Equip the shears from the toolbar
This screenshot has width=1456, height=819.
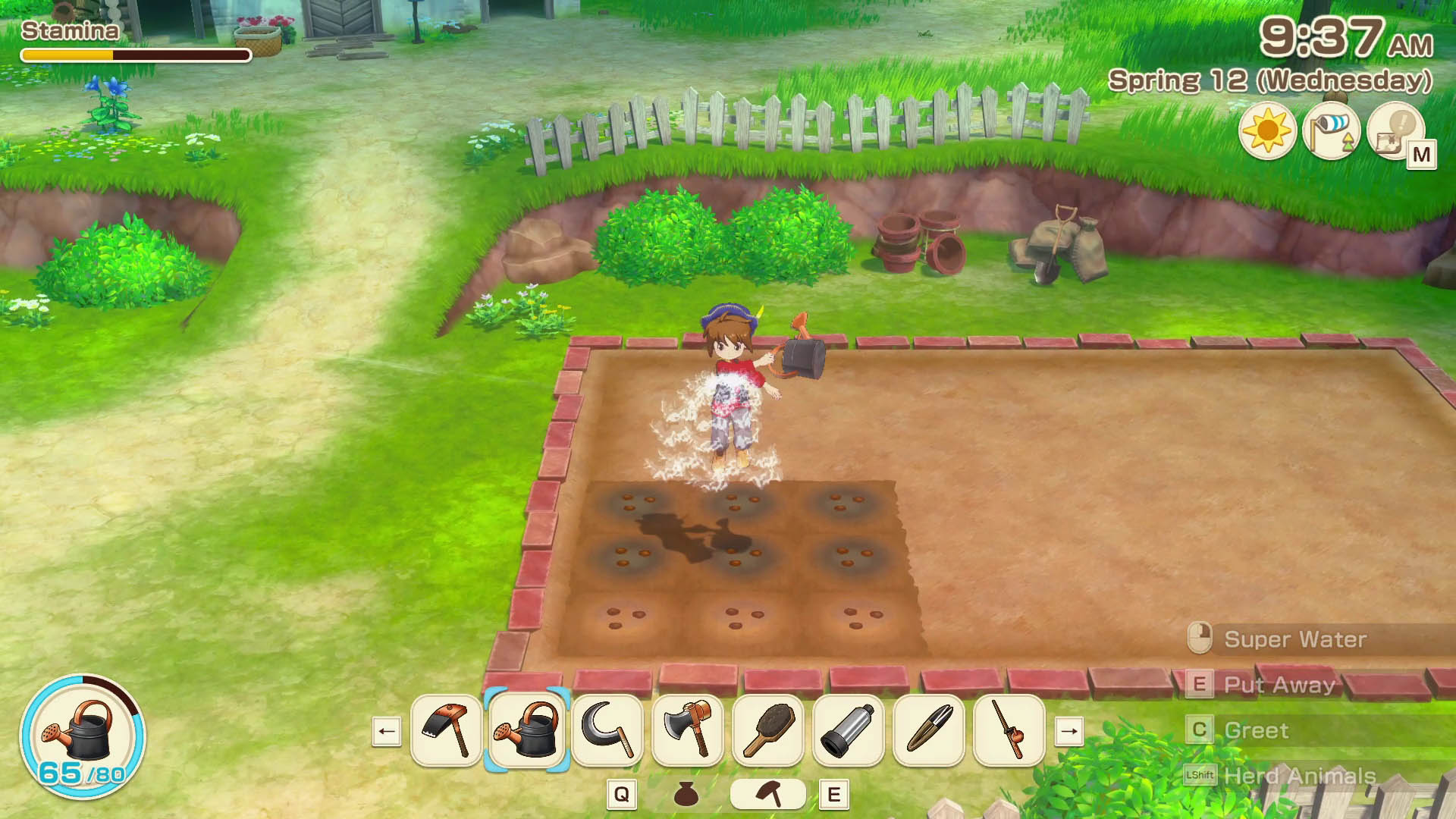[x=929, y=731]
